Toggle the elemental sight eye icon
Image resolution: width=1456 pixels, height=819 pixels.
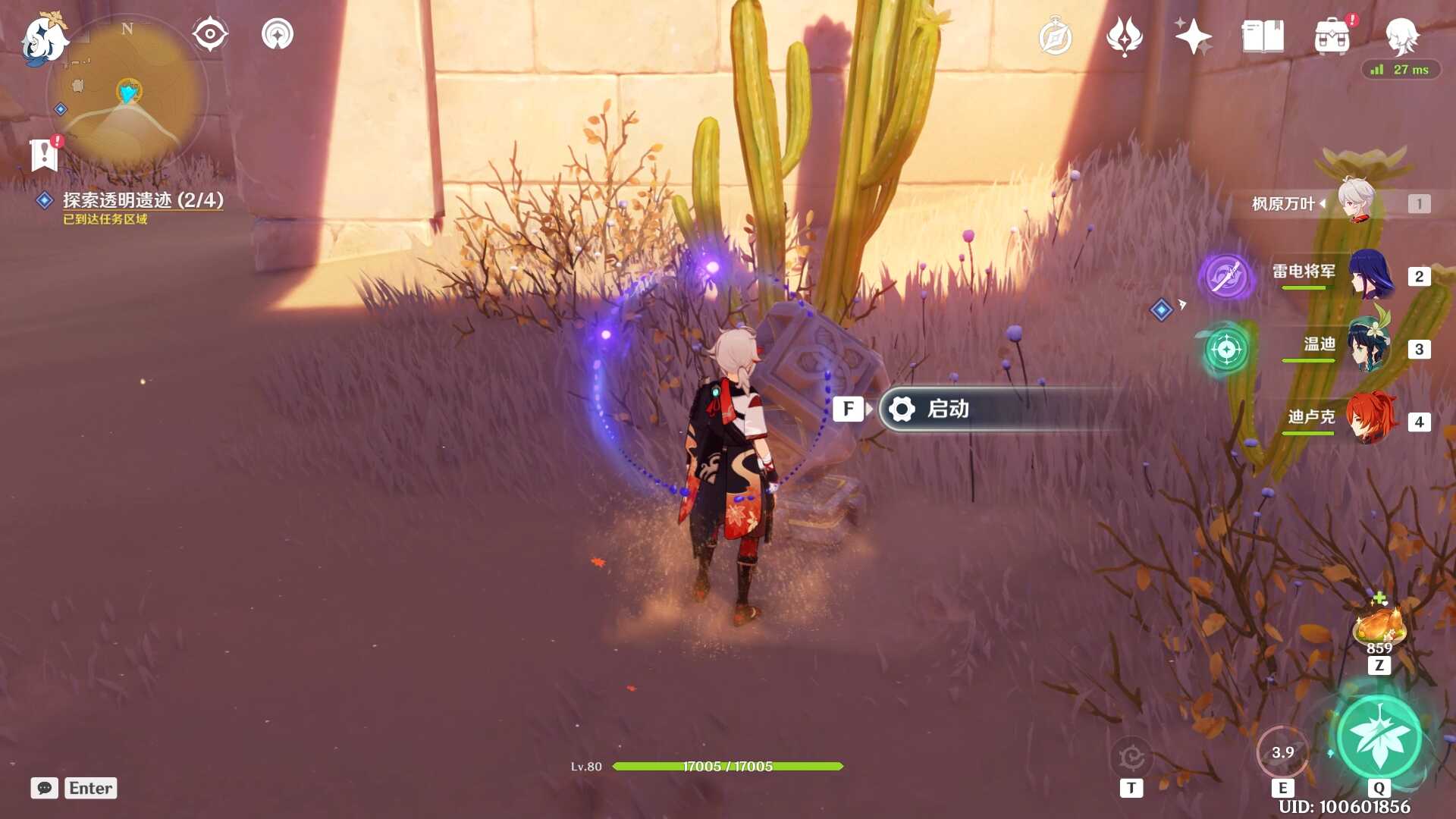point(209,35)
